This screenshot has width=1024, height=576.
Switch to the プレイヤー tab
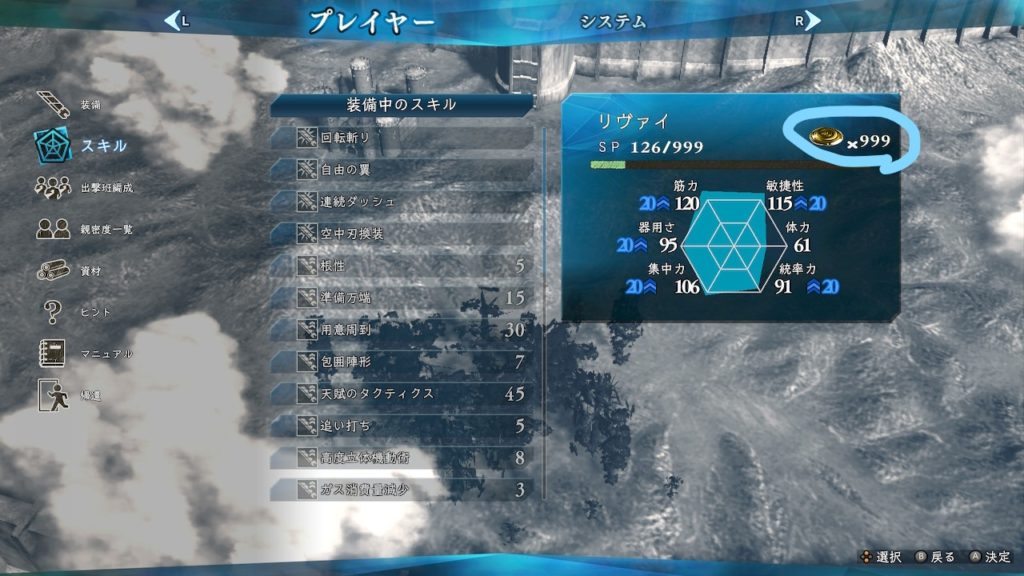point(371,21)
